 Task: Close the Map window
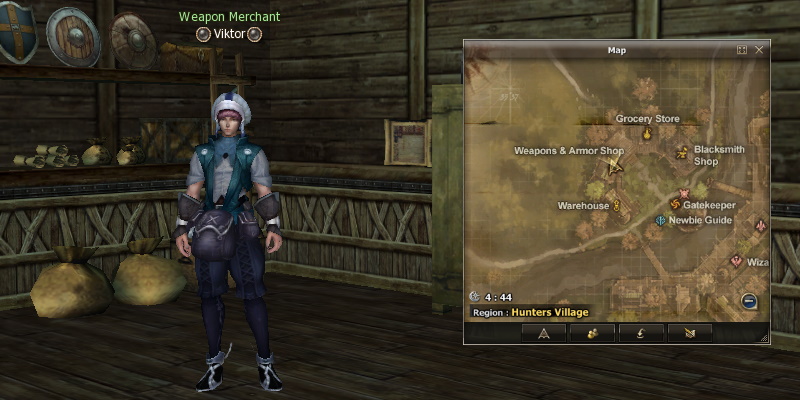click(x=759, y=49)
